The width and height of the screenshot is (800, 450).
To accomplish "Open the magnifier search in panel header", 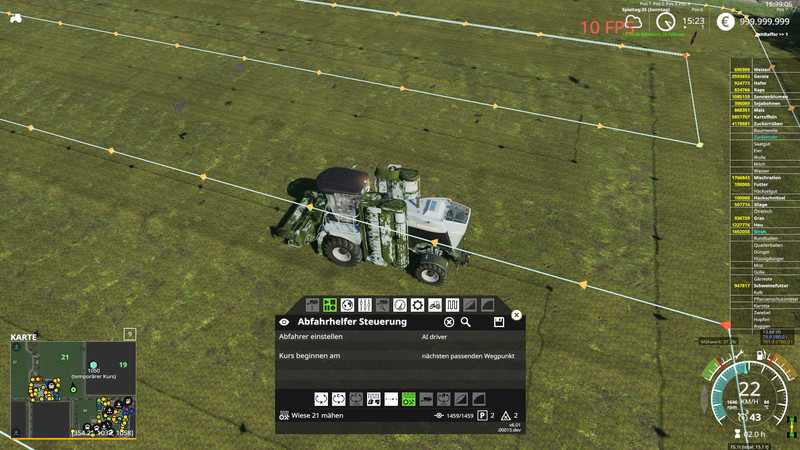I will pyautogui.click(x=465, y=322).
